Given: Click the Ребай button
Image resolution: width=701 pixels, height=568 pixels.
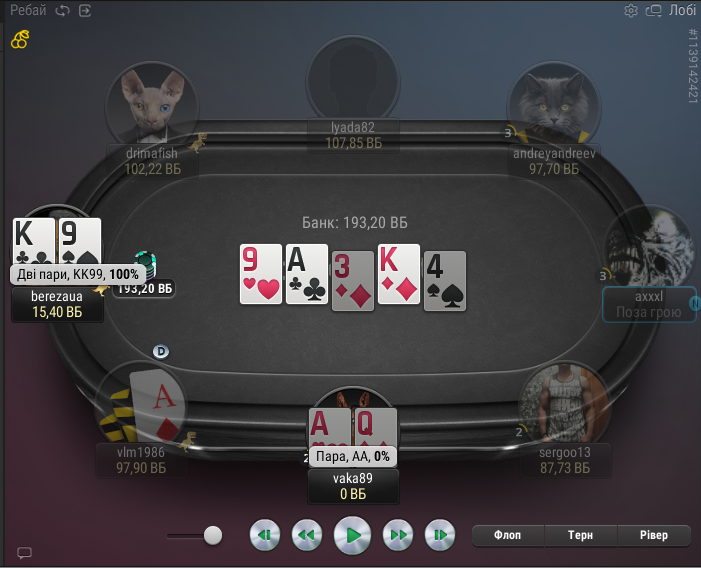Looking at the screenshot, I should (29, 11).
